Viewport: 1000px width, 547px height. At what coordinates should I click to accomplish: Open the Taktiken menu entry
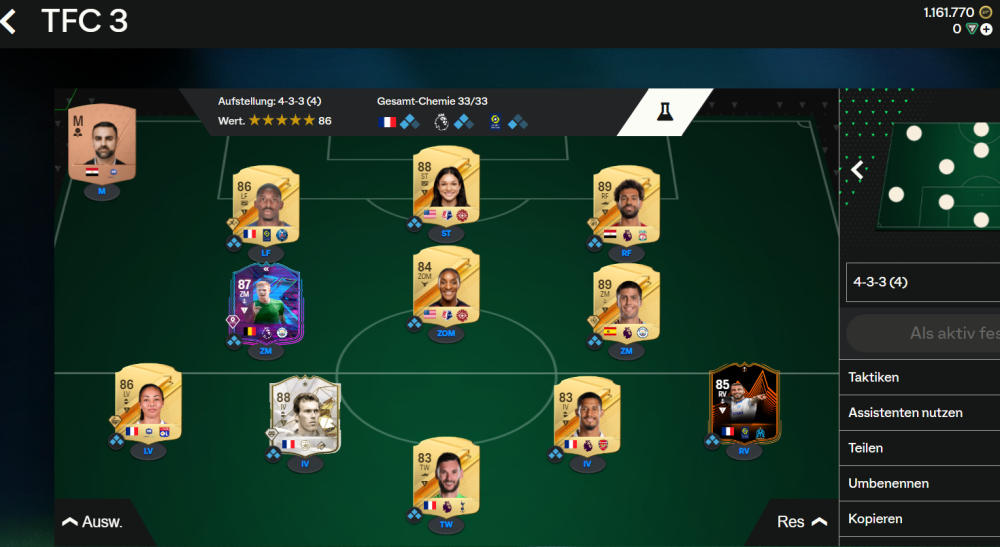(920, 377)
